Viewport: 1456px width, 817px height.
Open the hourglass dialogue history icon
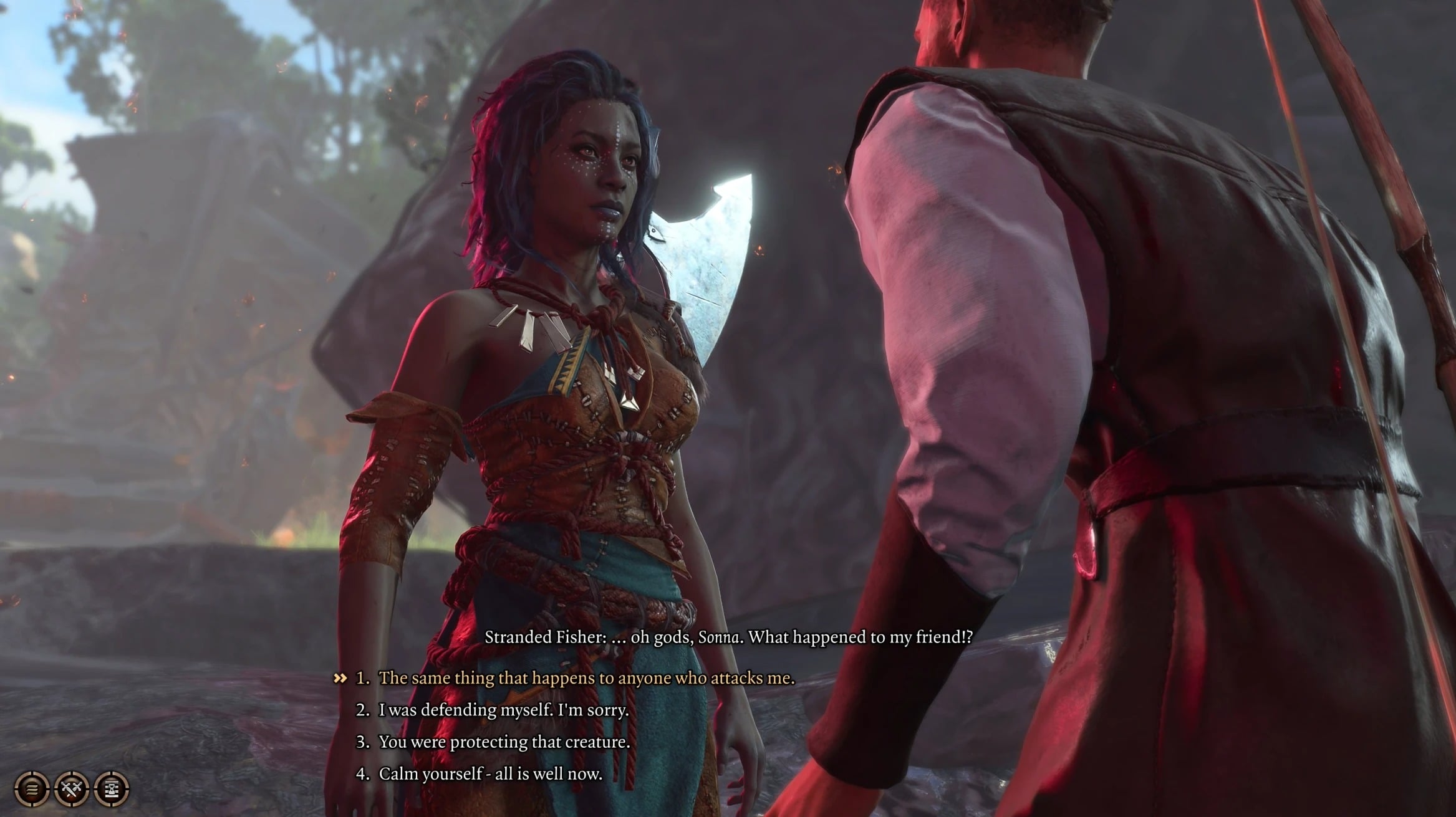(x=112, y=789)
